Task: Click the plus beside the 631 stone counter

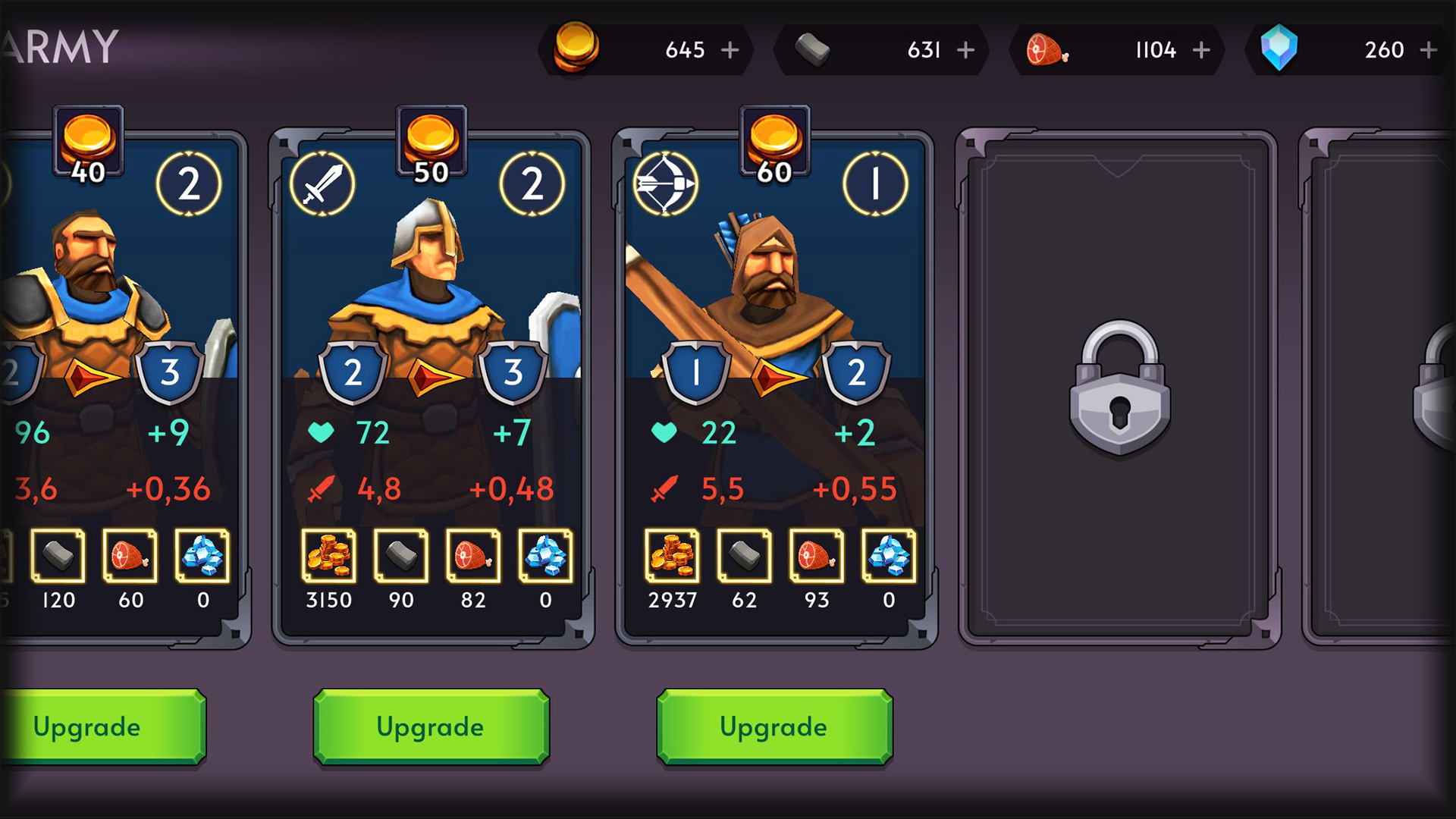Action: click(965, 50)
